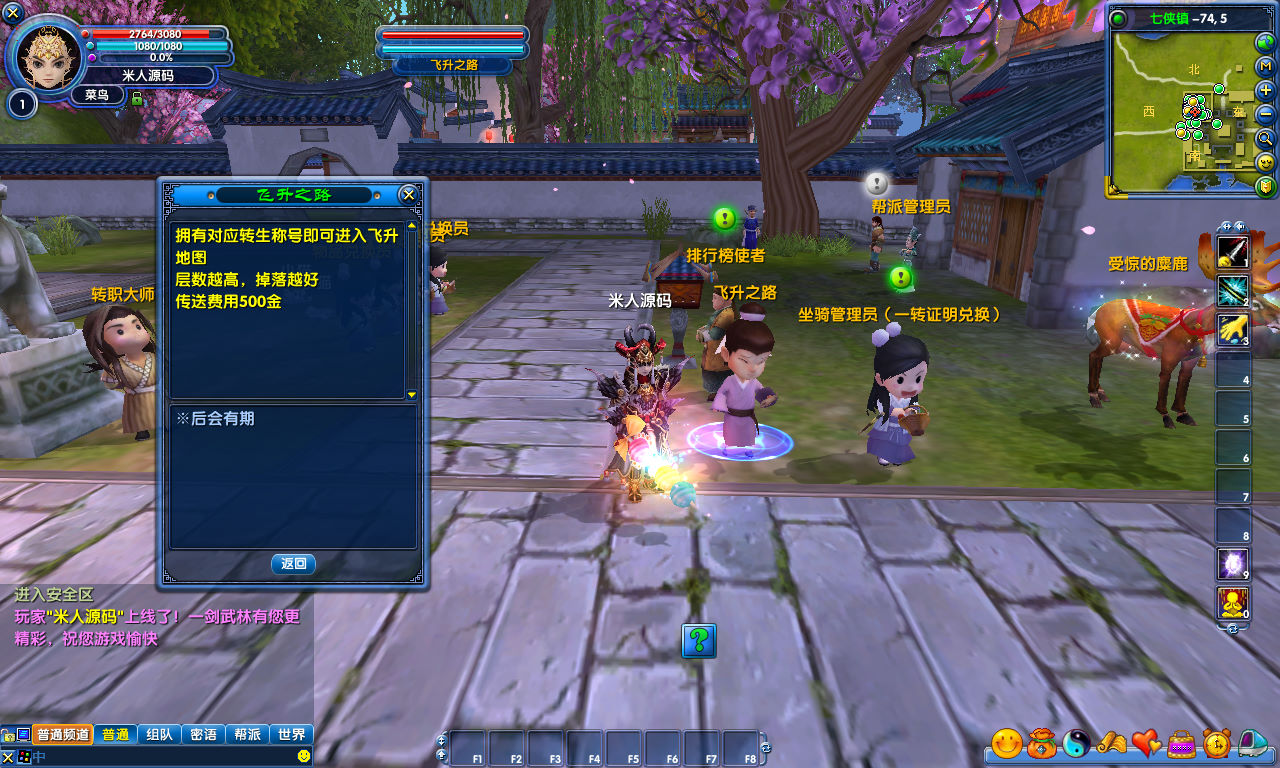
Task: Select the 普通 chat tab
Action: [115, 734]
